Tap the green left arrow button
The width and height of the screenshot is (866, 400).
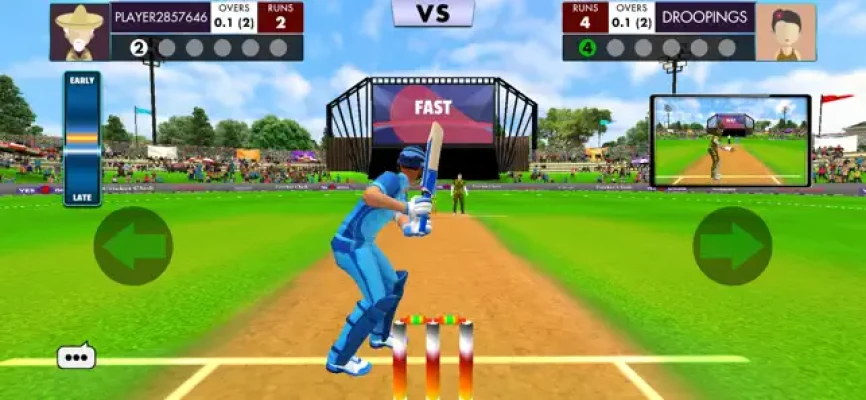click(133, 246)
